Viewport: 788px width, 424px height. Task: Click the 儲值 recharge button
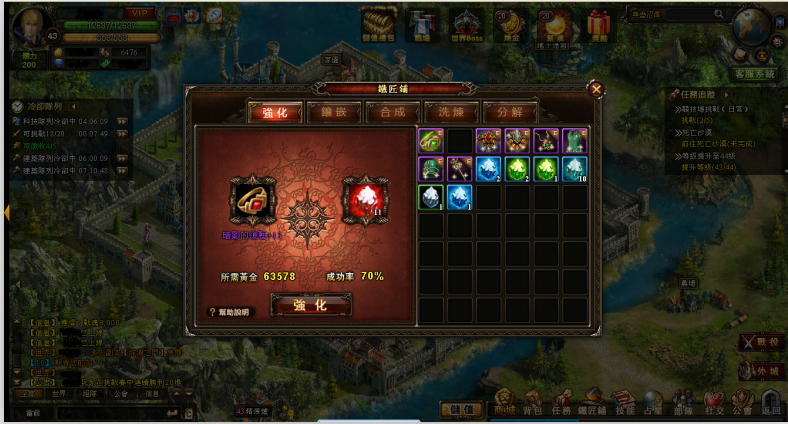click(x=460, y=409)
